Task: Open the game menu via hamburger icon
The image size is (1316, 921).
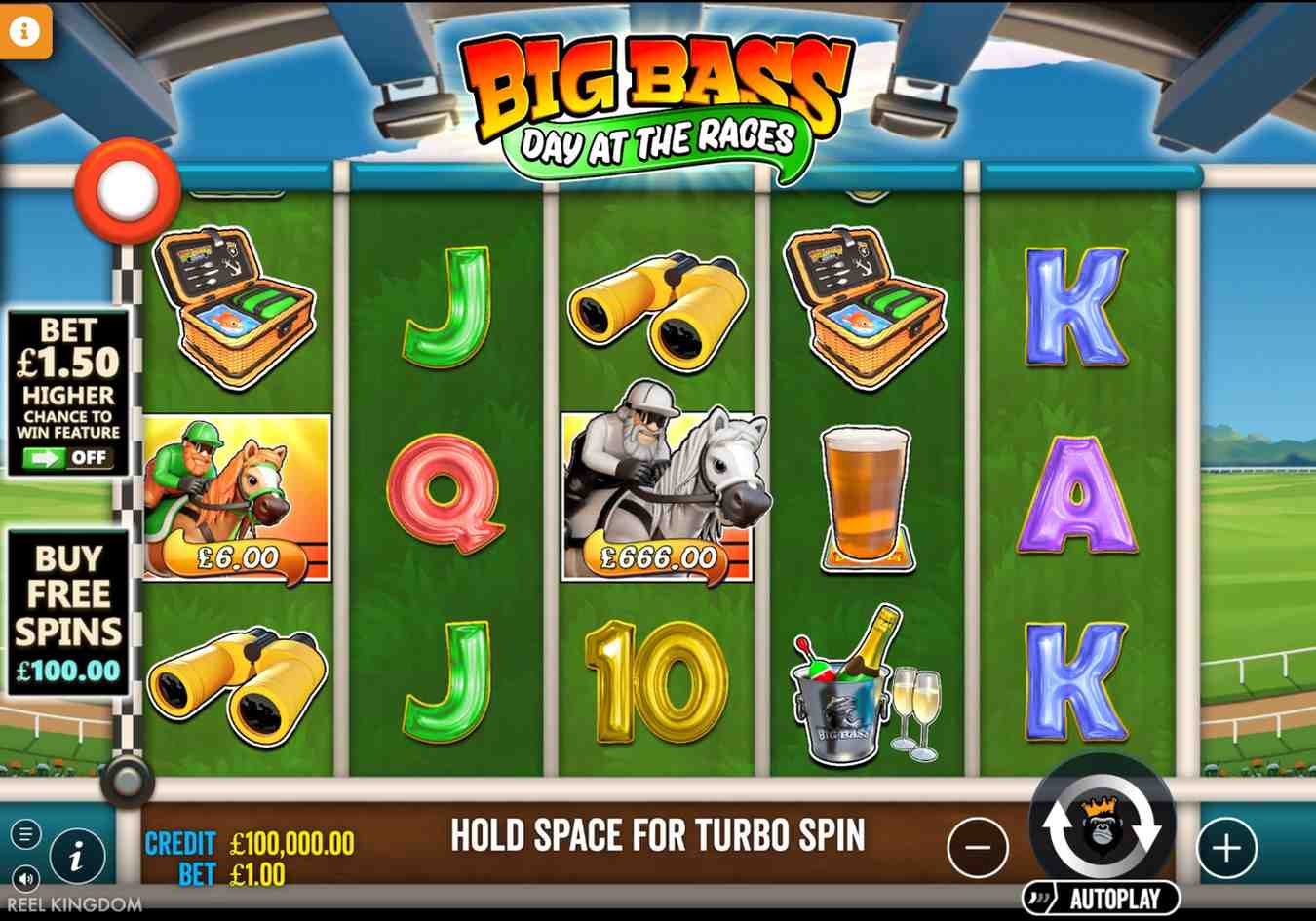Action: click(x=27, y=833)
